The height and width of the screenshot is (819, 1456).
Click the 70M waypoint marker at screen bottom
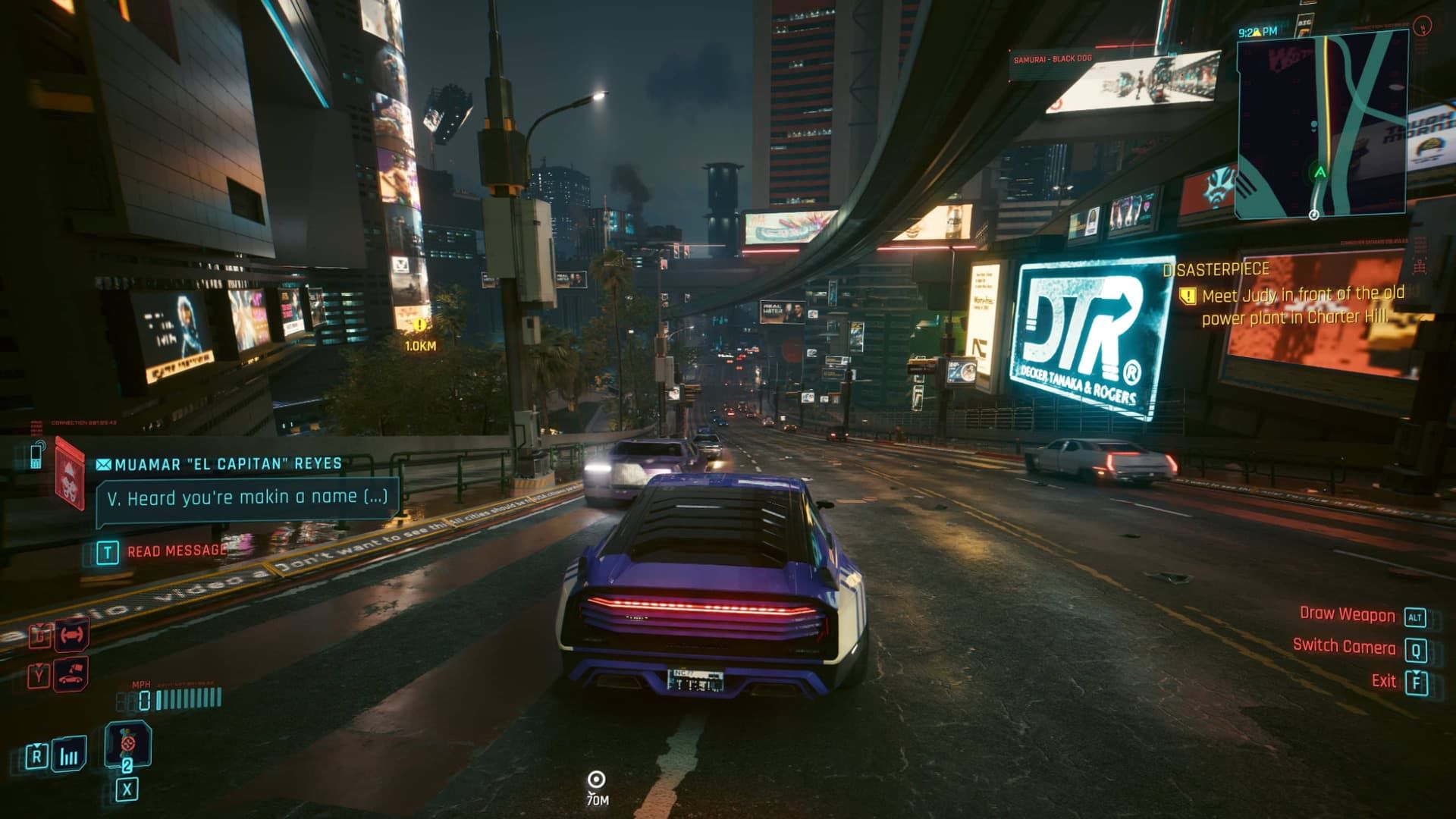coord(595,778)
